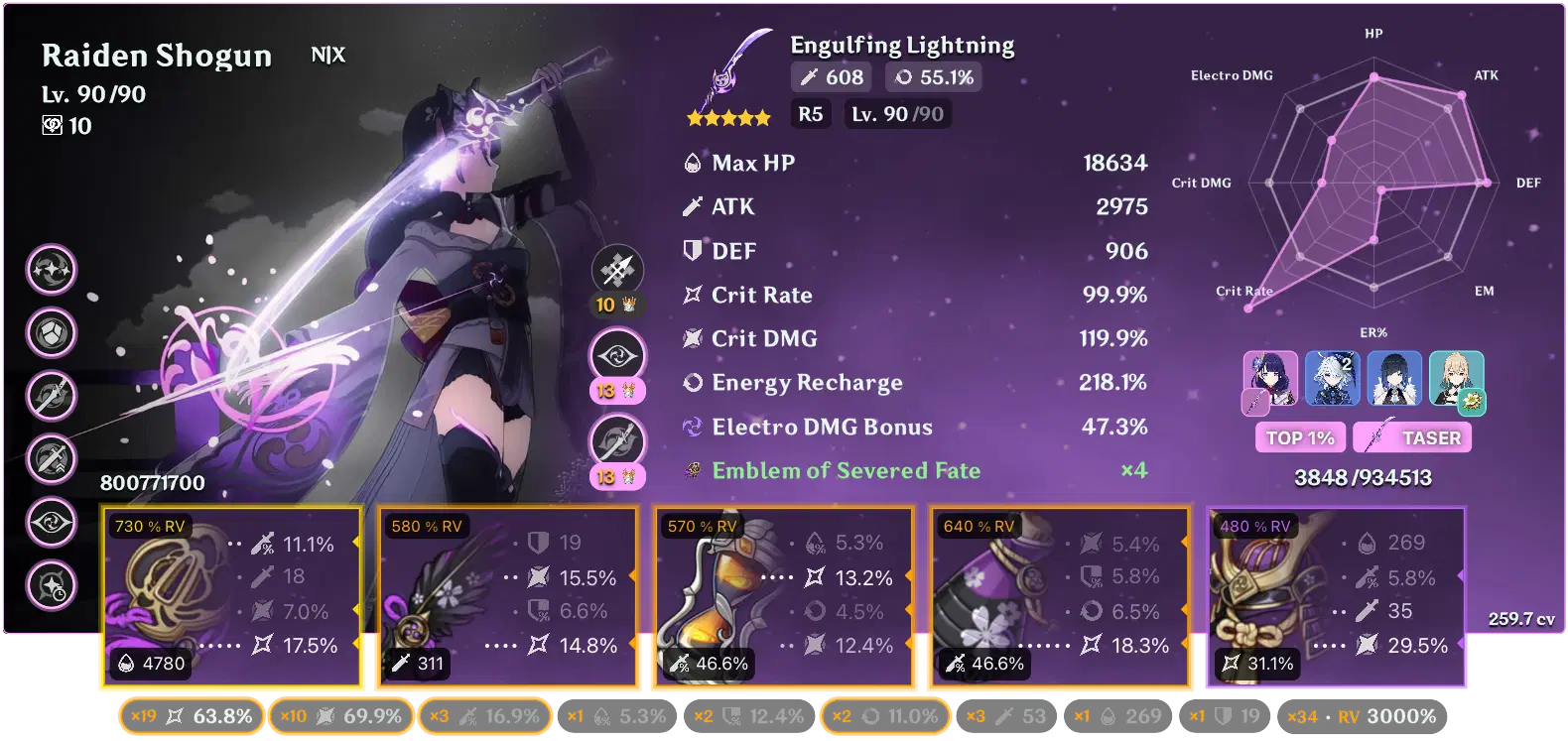This screenshot has width=1568, height=741.
Task: Click the 63.8% Crit Rate summary chip
Action: point(192,714)
